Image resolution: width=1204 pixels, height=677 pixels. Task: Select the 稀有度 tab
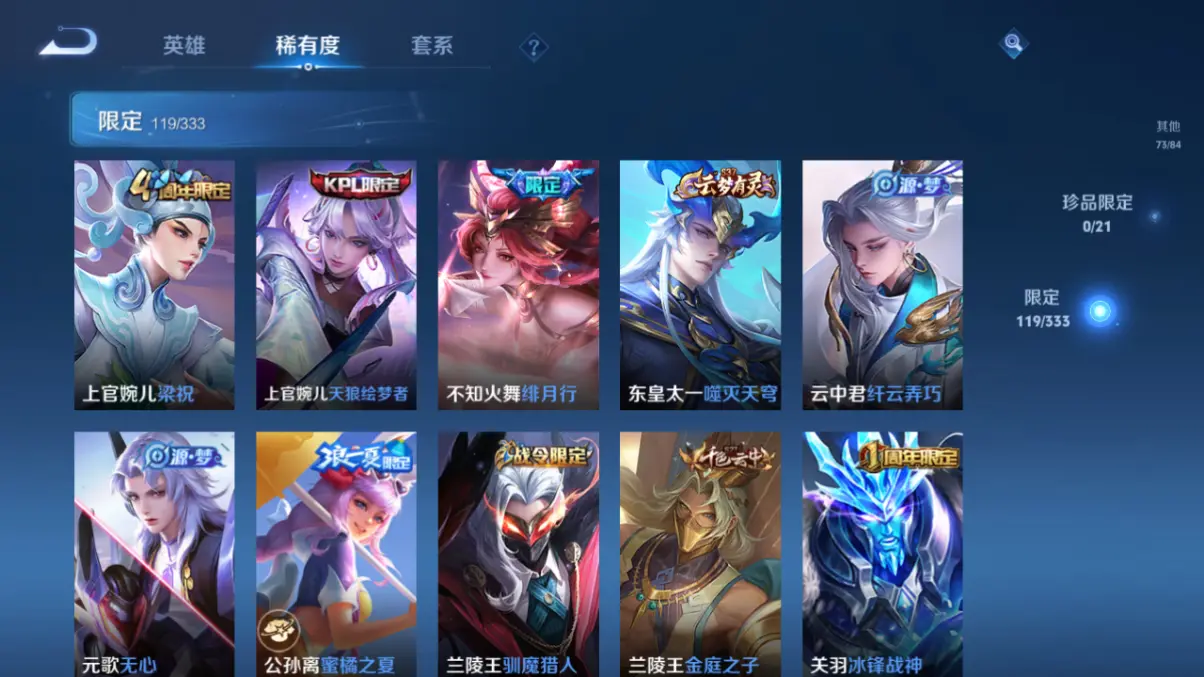tap(307, 46)
